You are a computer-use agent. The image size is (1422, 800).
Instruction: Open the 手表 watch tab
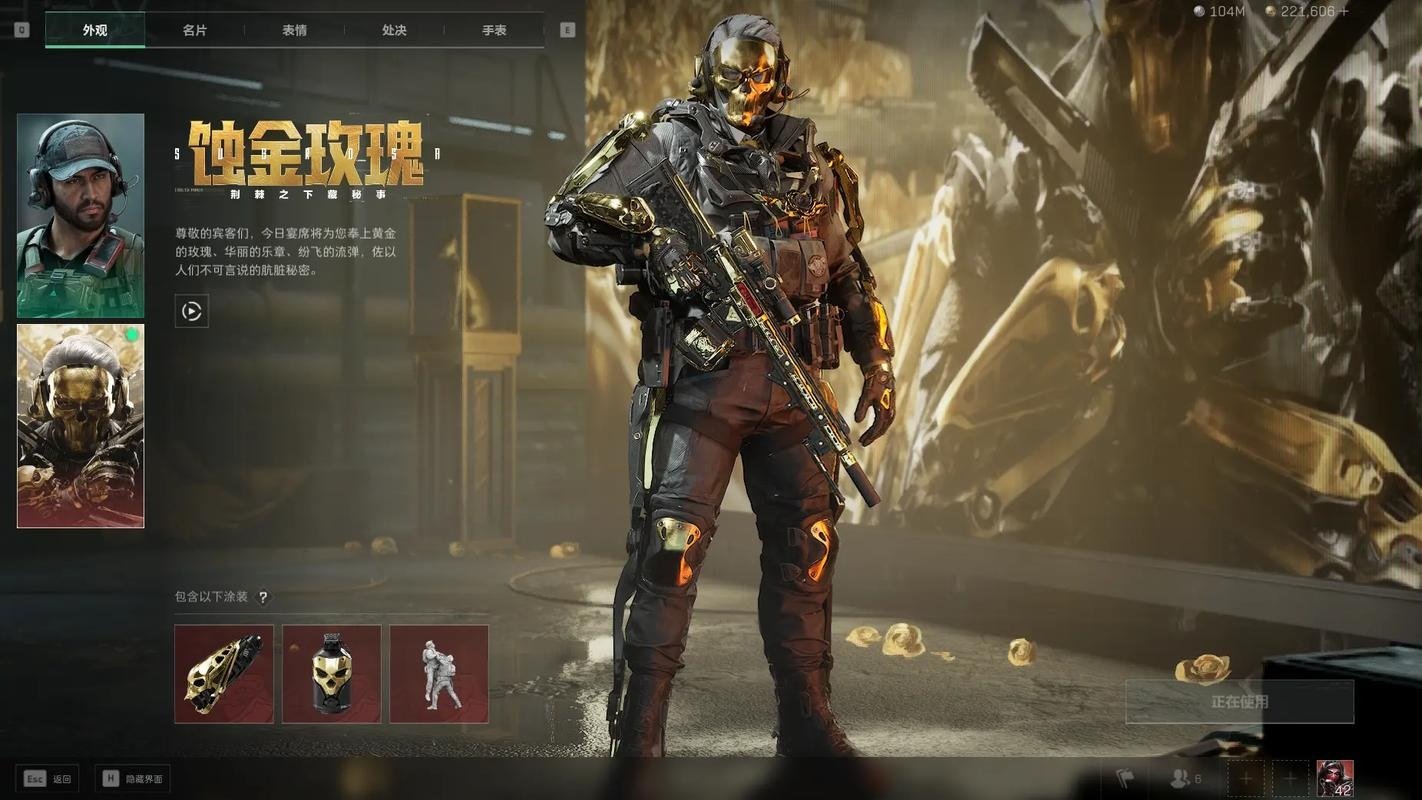[494, 30]
